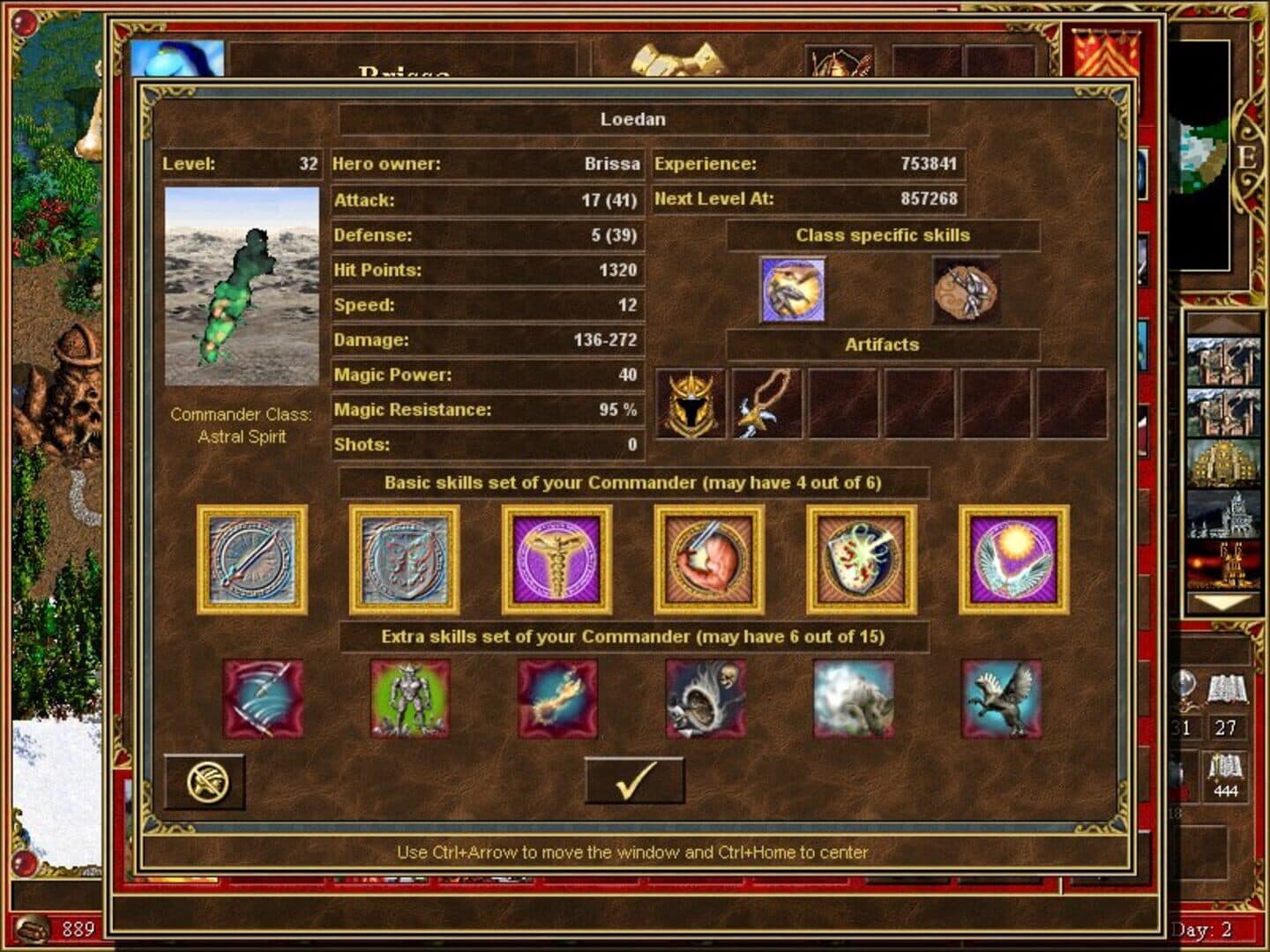The image size is (1270, 952).
Task: Open the crossed swords extra skill
Action: click(263, 699)
